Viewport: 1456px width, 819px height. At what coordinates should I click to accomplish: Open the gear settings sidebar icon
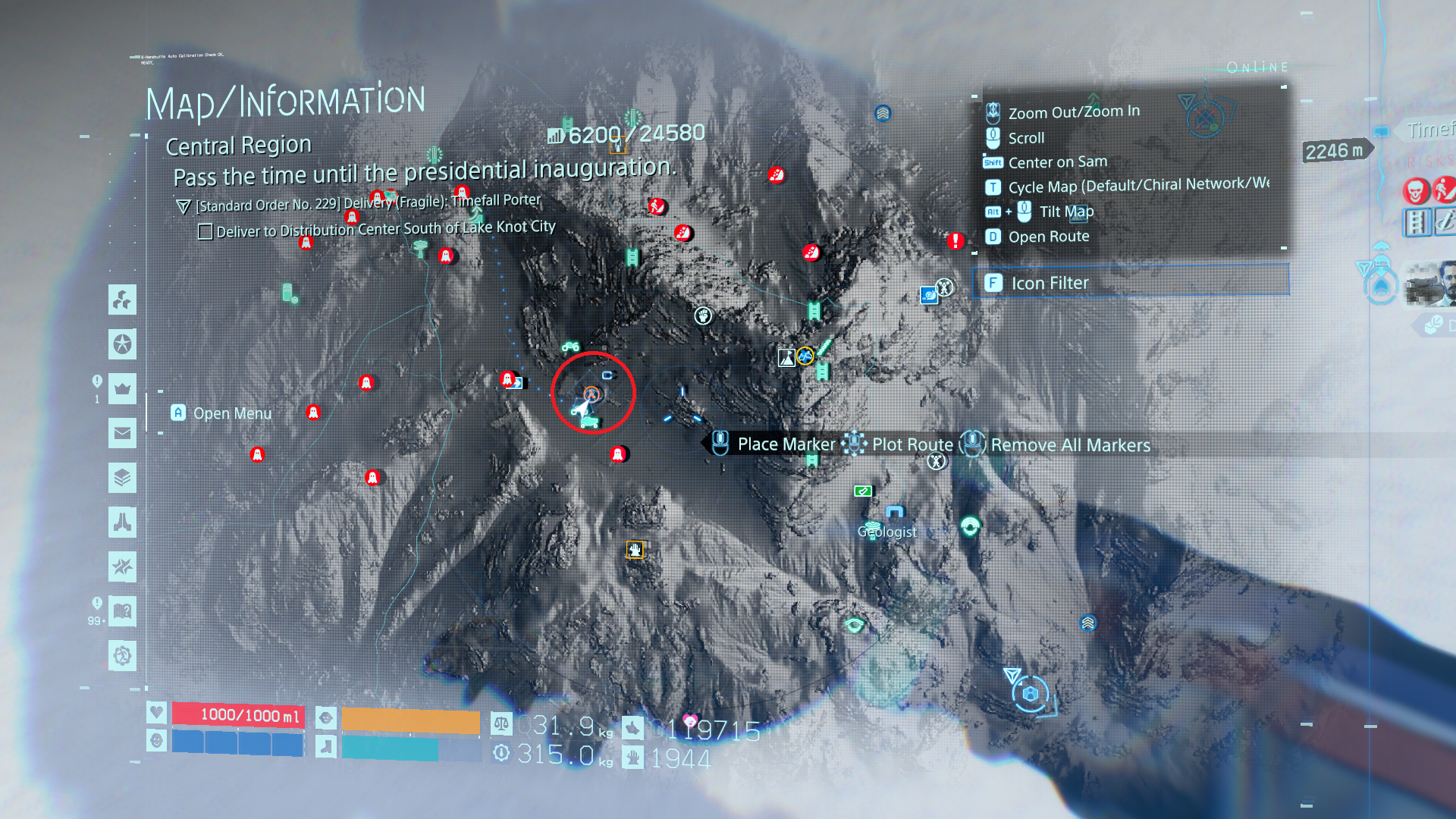pyautogui.click(x=122, y=655)
